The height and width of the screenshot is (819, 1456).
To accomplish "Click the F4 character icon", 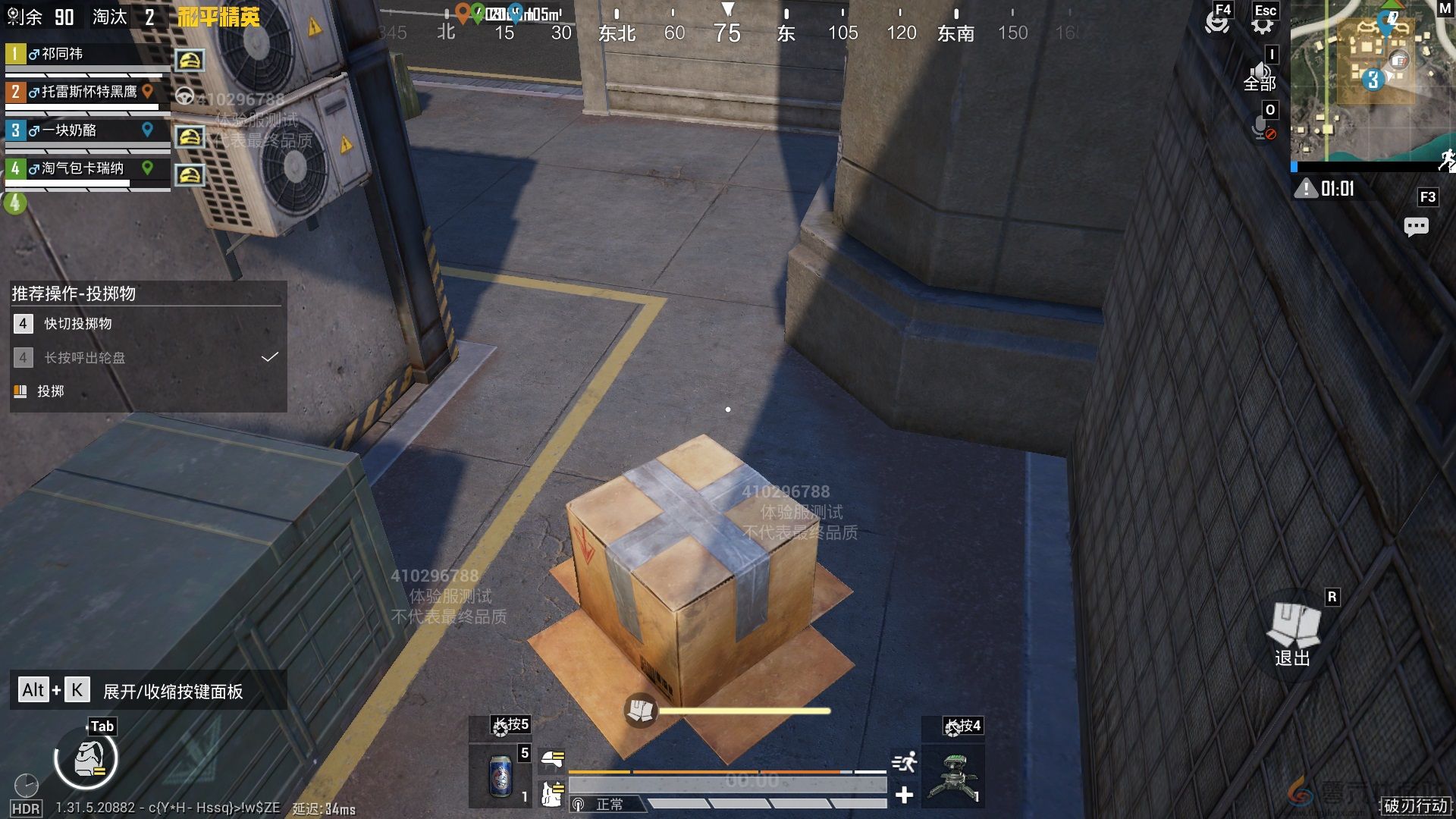I will pos(1217,22).
